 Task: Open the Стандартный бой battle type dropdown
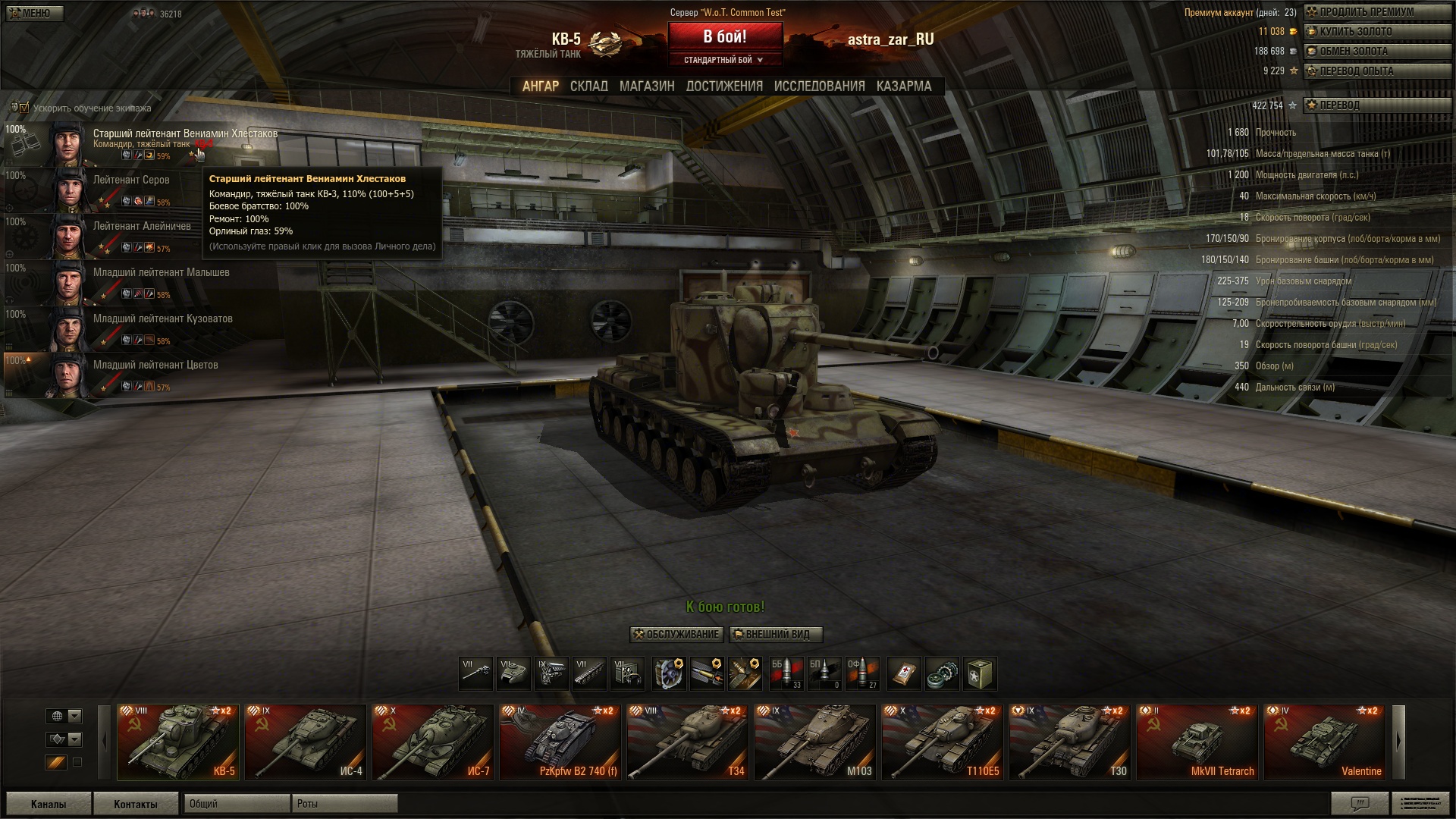coord(724,60)
